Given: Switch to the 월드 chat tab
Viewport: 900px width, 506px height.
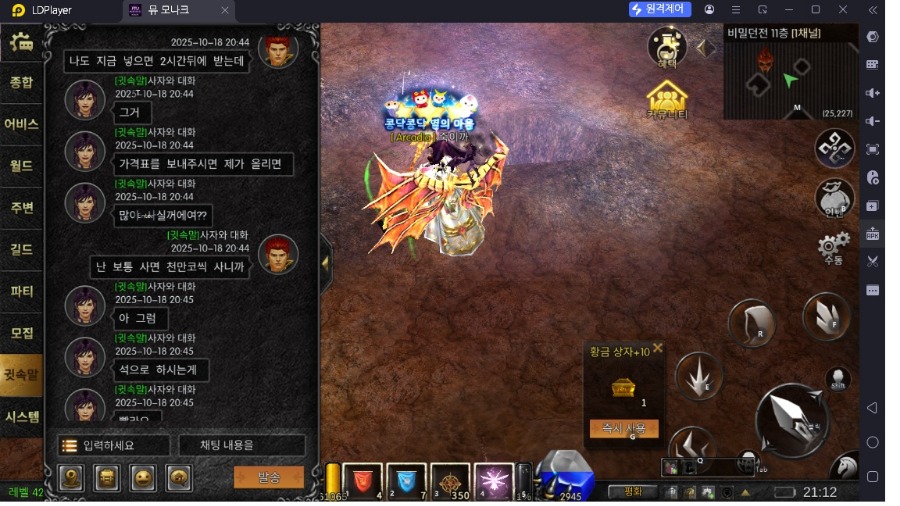Looking at the screenshot, I should pyautogui.click(x=21, y=166).
